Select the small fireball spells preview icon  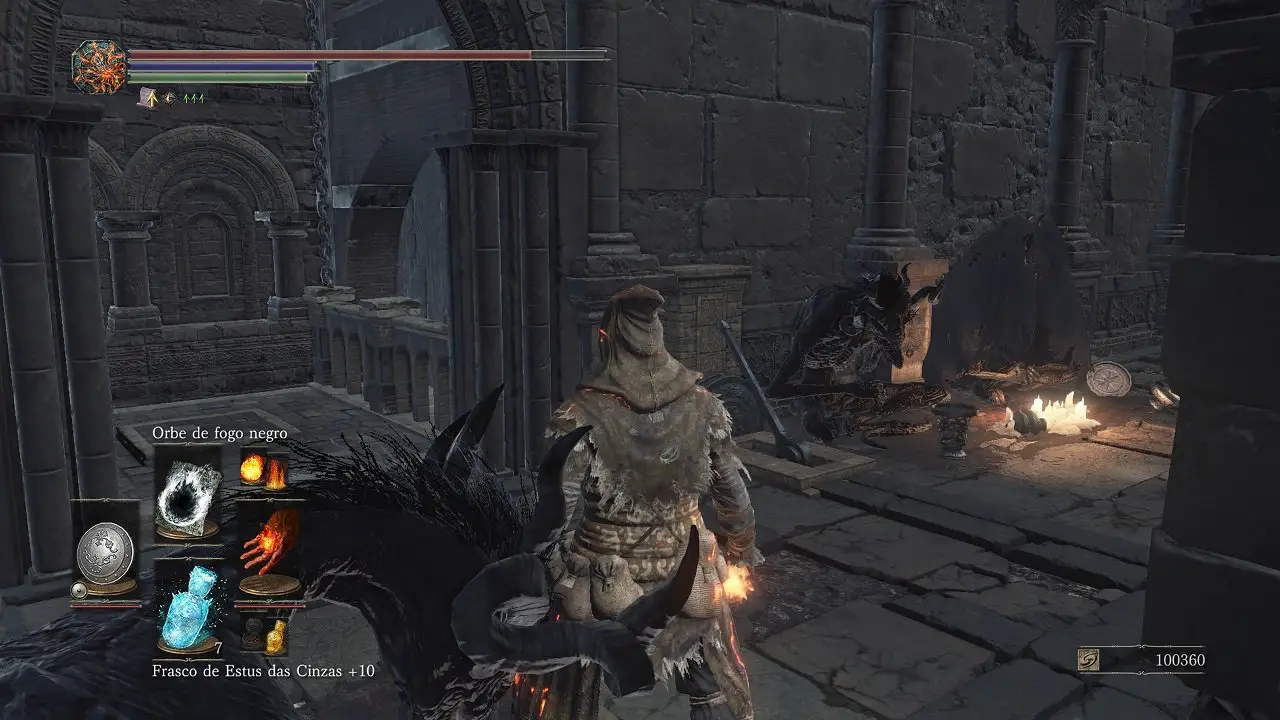[264, 470]
